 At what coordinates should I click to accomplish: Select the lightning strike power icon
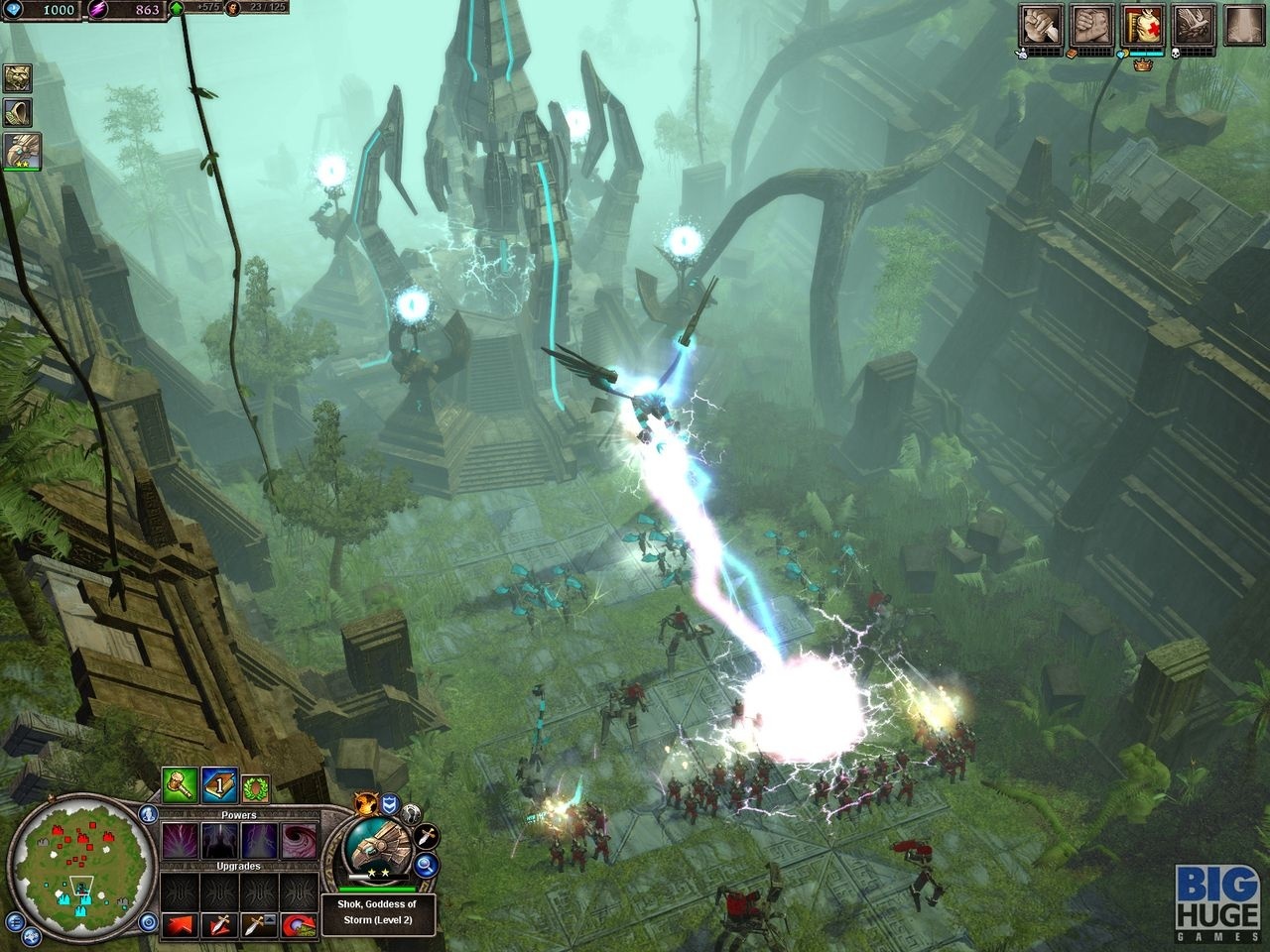click(257, 840)
